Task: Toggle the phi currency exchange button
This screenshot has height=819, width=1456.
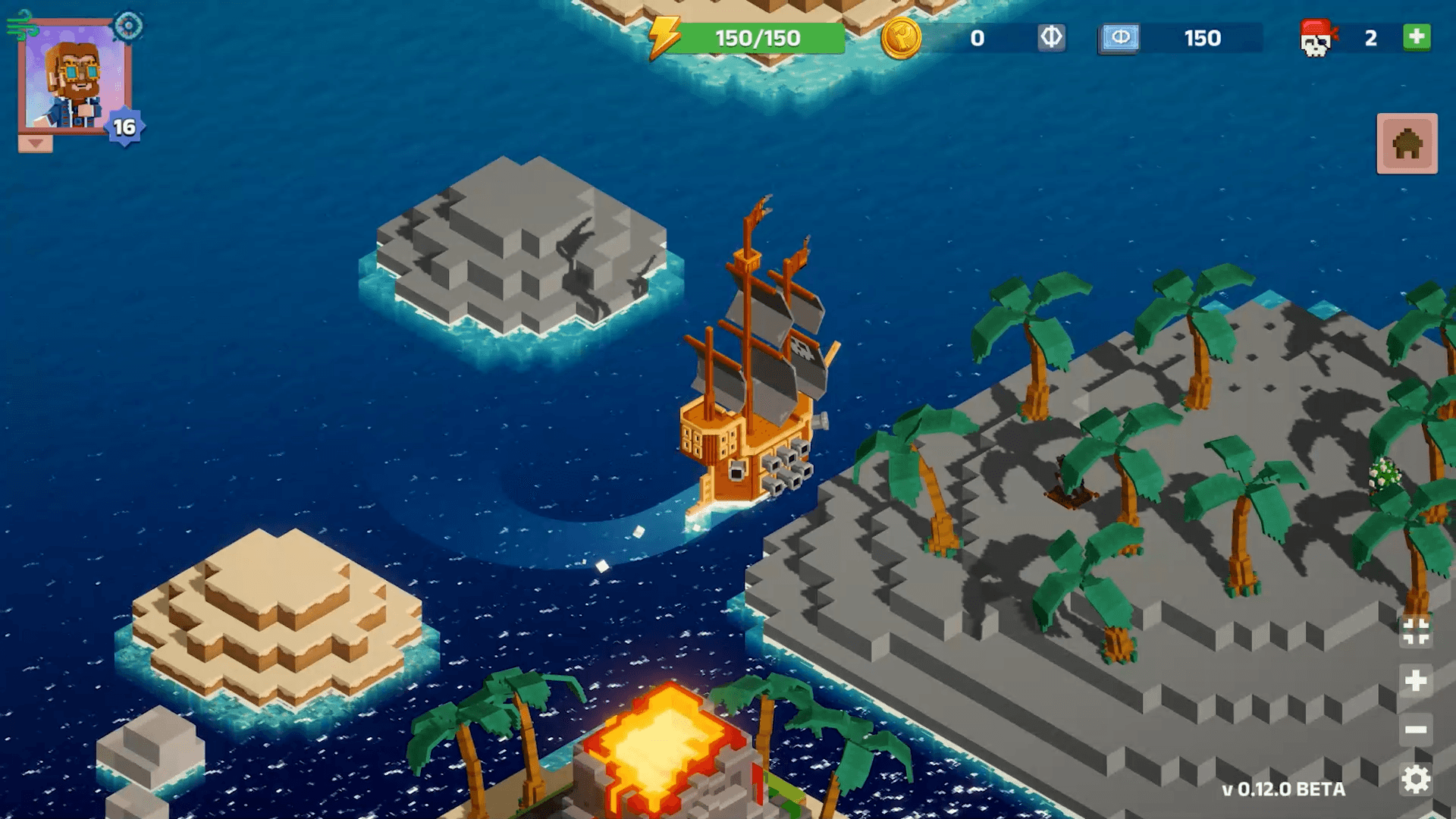Action: pyautogui.click(x=1053, y=37)
